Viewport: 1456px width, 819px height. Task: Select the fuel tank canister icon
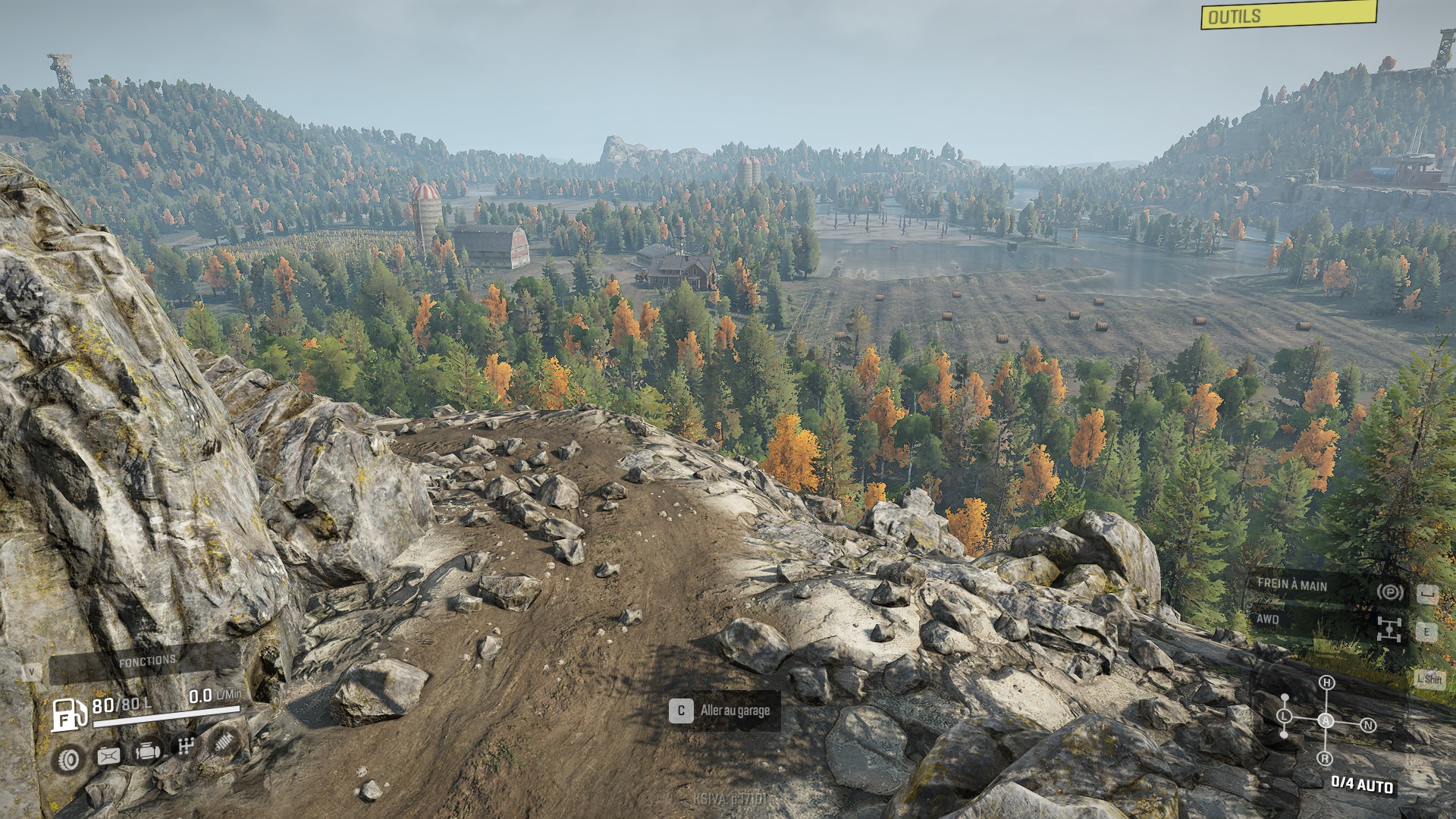pos(108,755)
